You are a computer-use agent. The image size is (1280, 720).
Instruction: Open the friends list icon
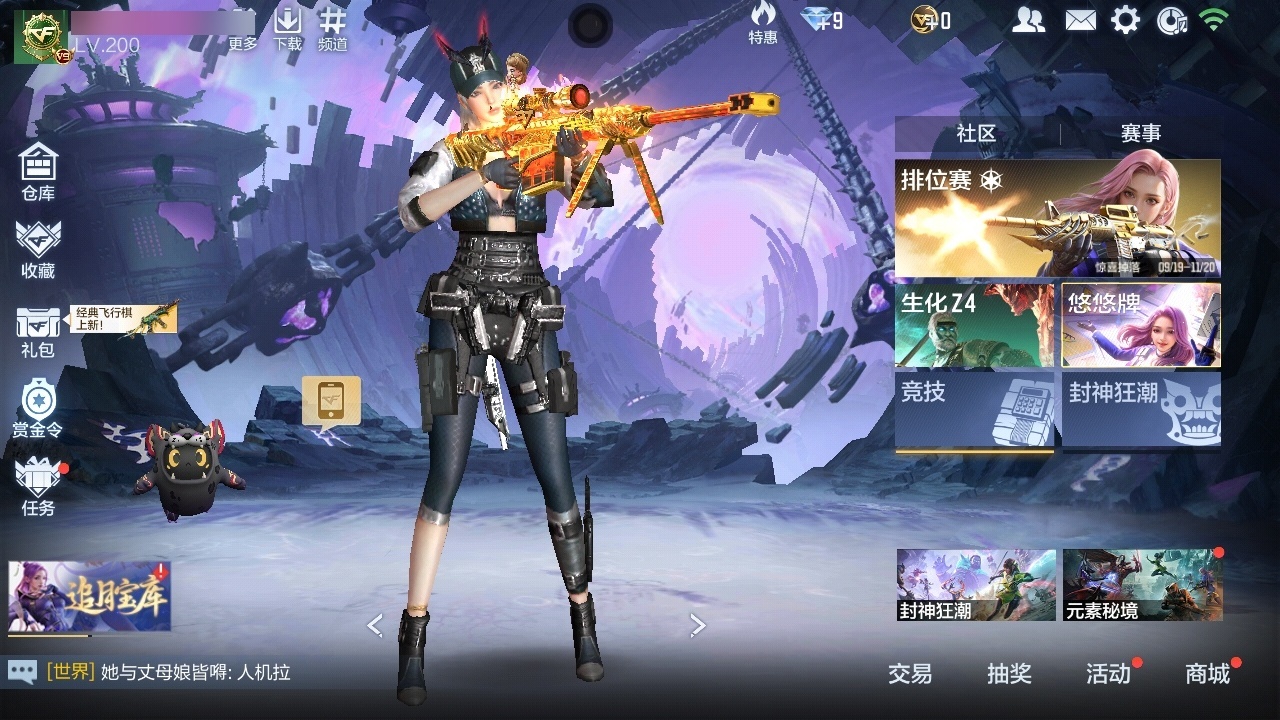click(1028, 20)
